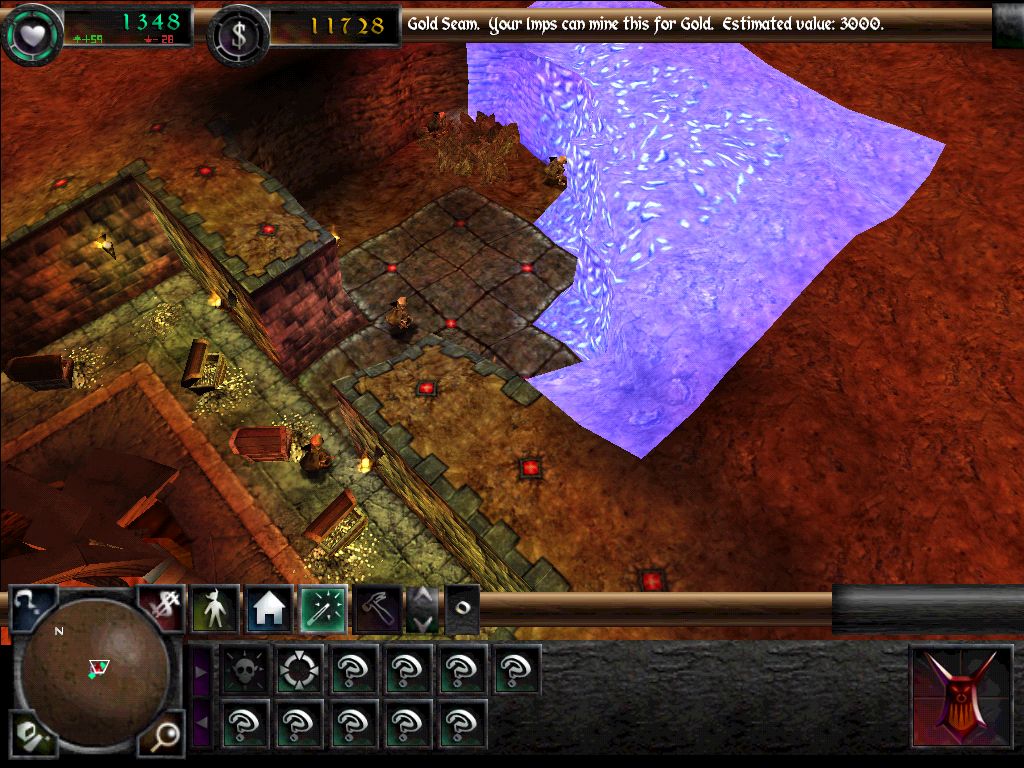
Task: Click the heart dungeon health icon
Action: pyautogui.click(x=29, y=32)
